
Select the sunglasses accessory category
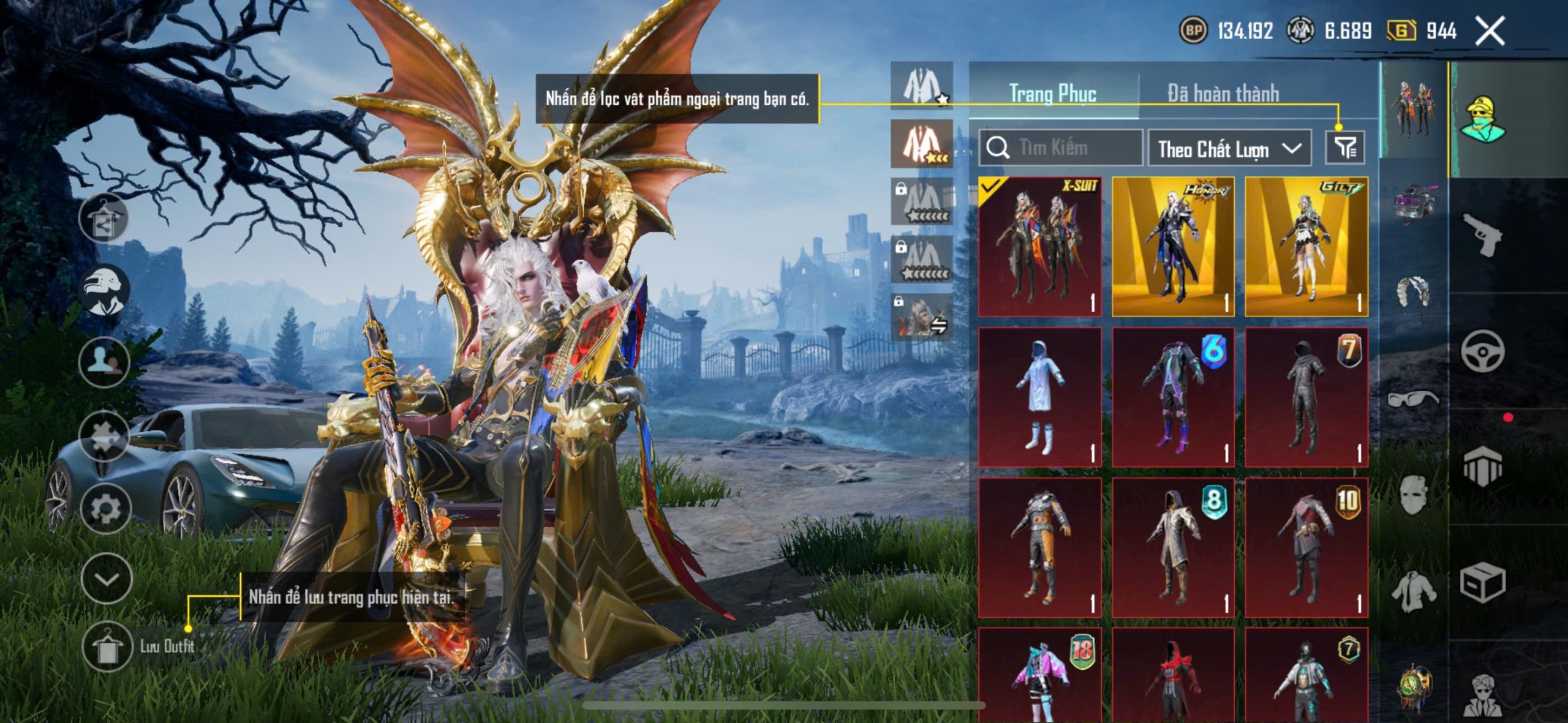tap(1412, 399)
